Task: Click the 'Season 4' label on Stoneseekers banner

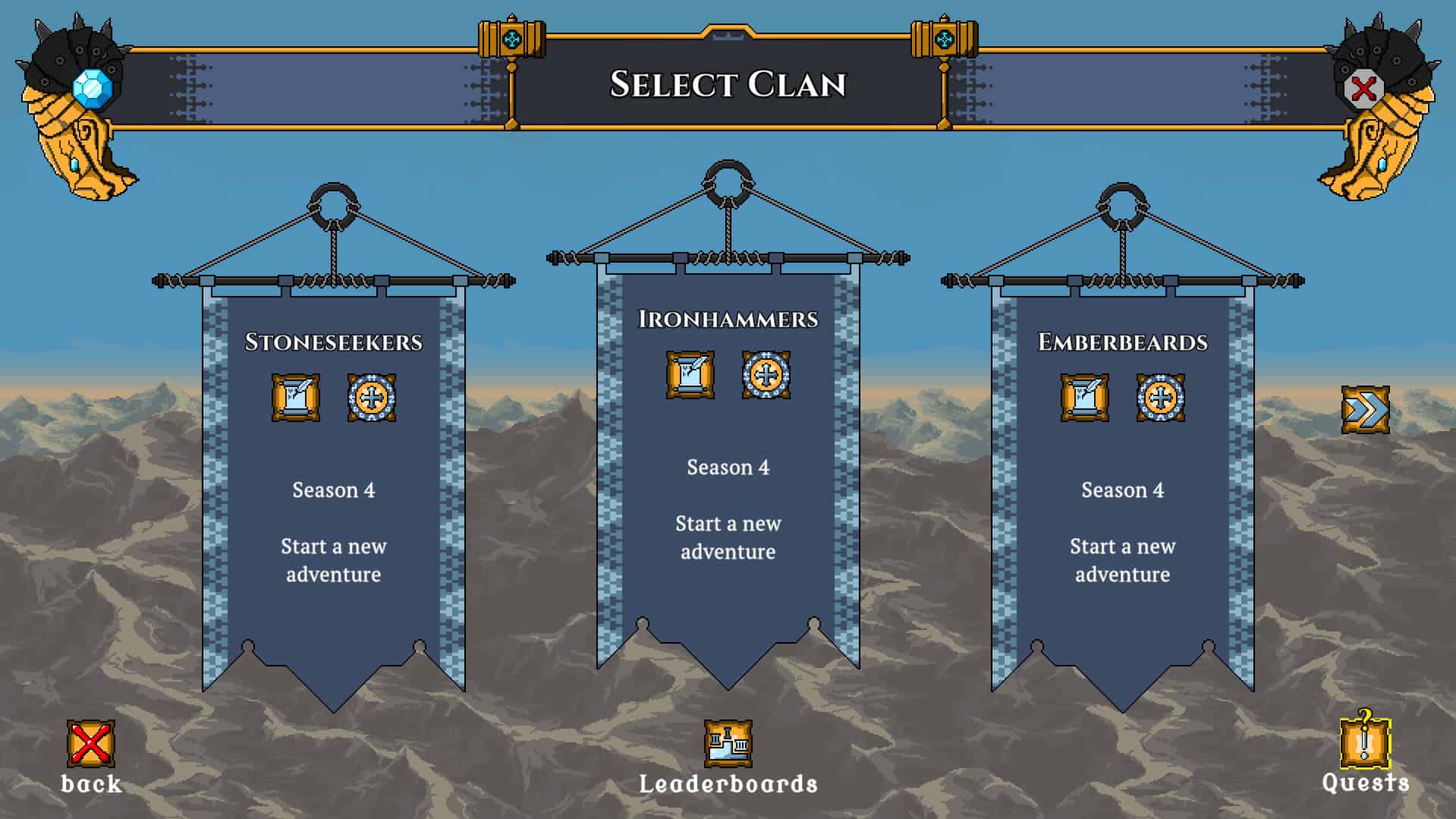Action: (x=332, y=490)
